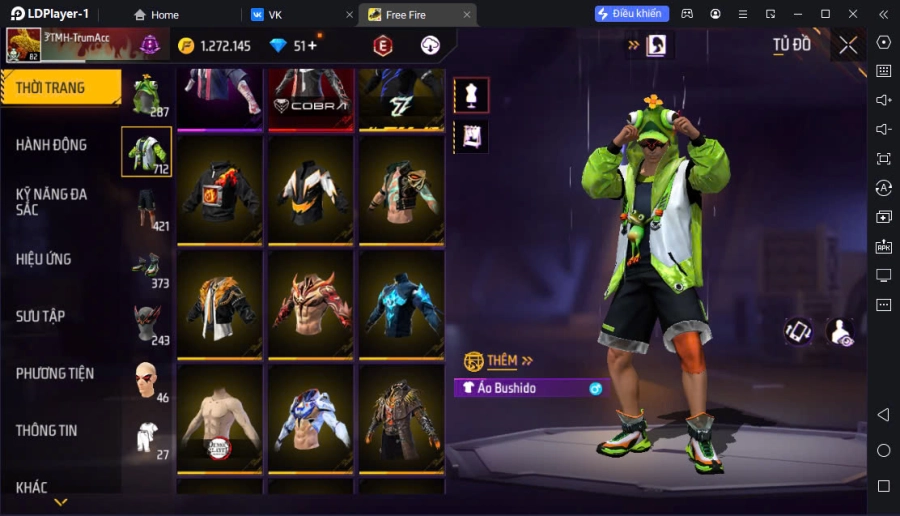Select the shirtless Demon Slayer top
The image size is (900, 516).
(x=220, y=418)
